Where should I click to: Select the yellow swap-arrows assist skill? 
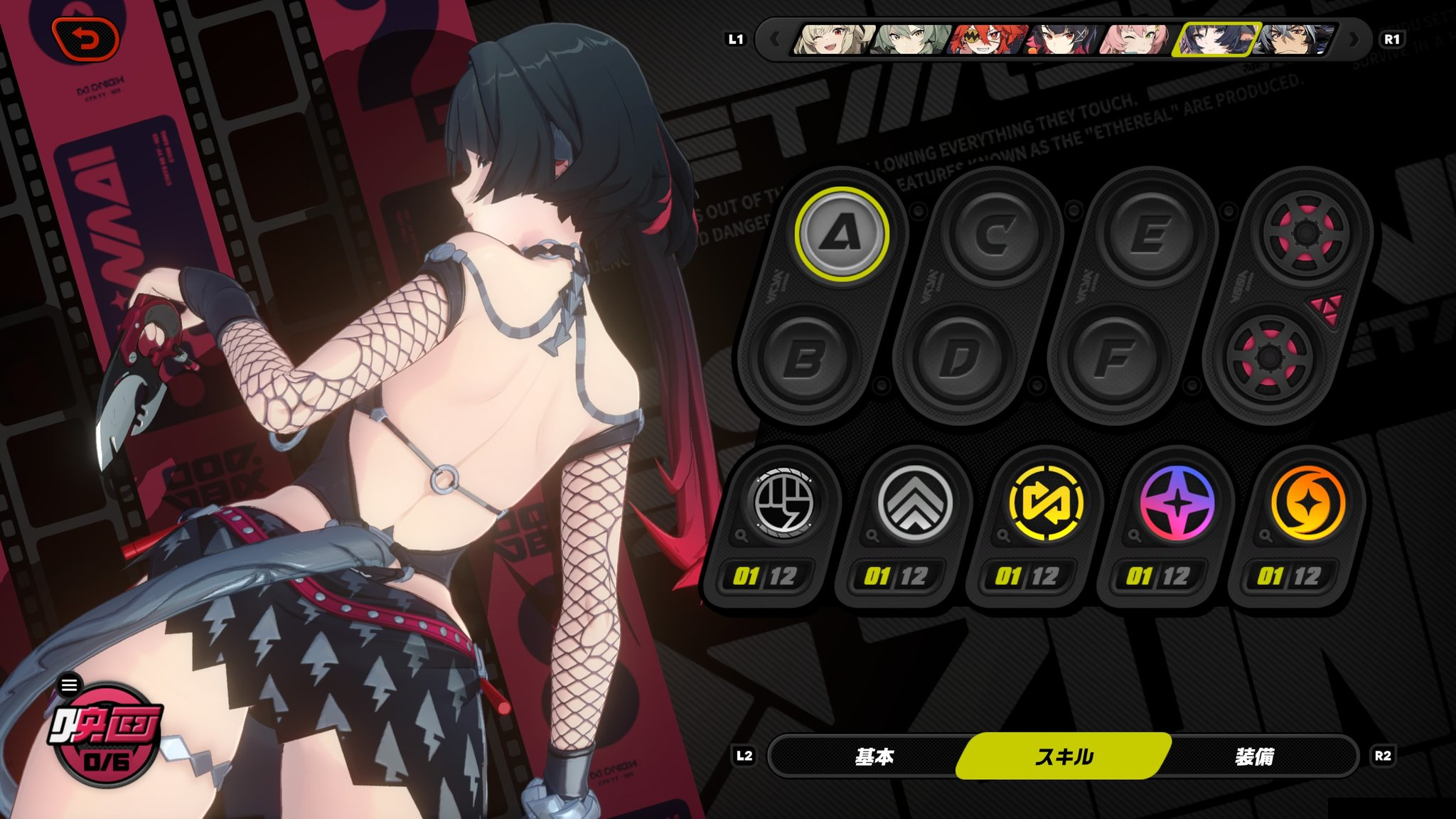tap(1046, 503)
